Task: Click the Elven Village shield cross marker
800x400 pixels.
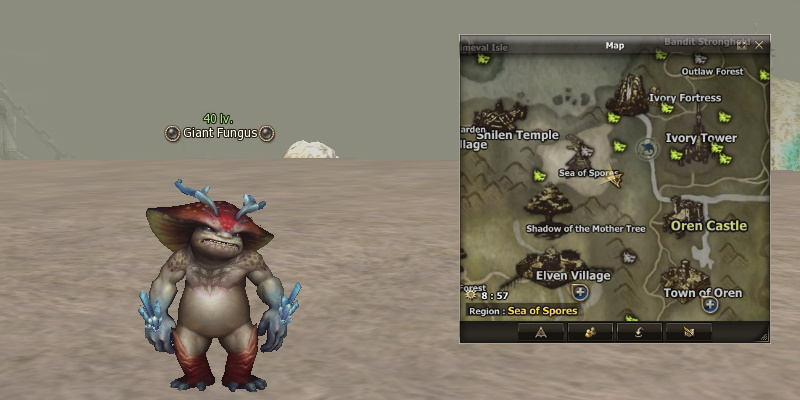Action: [579, 292]
